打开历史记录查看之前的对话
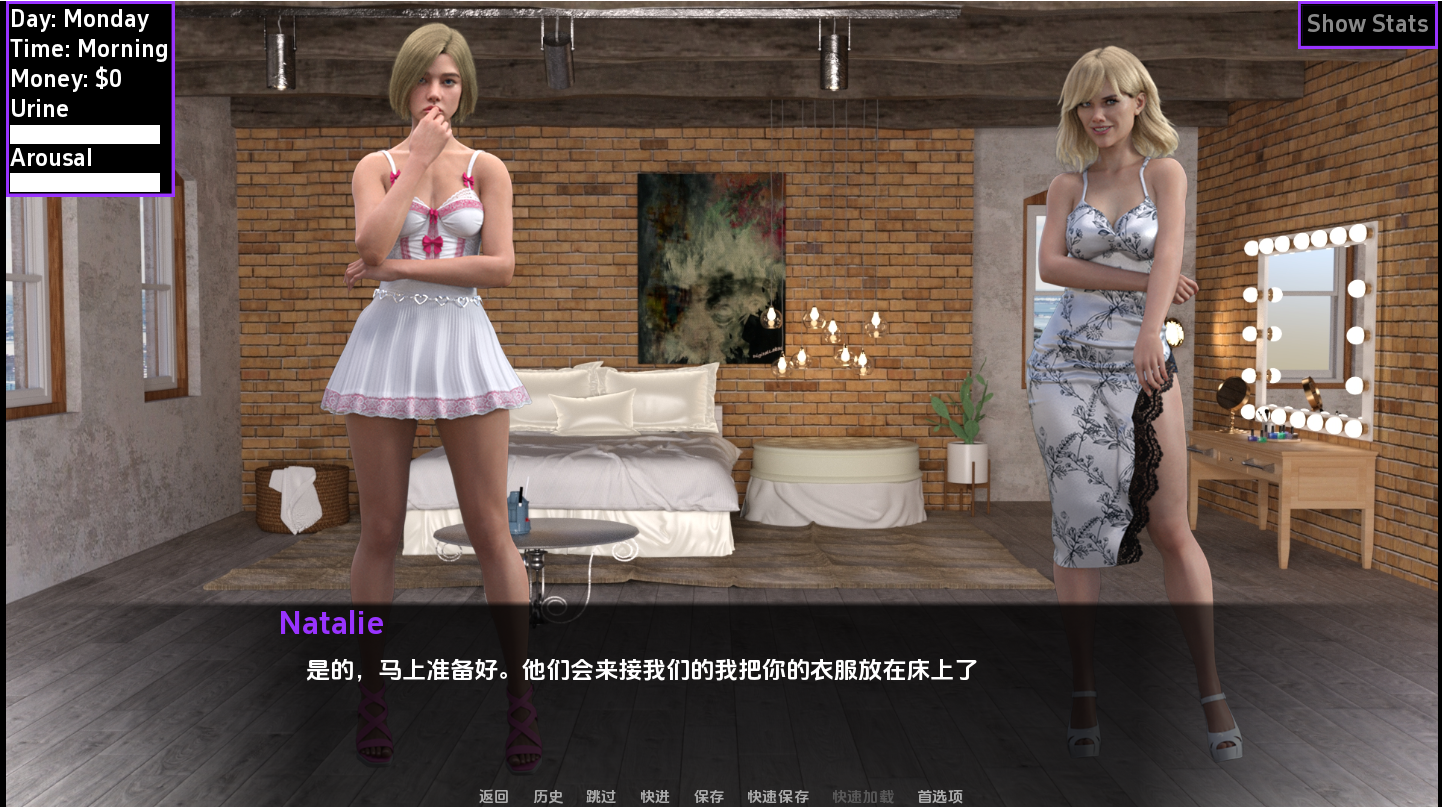The width and height of the screenshot is (1442, 807). coord(547,796)
